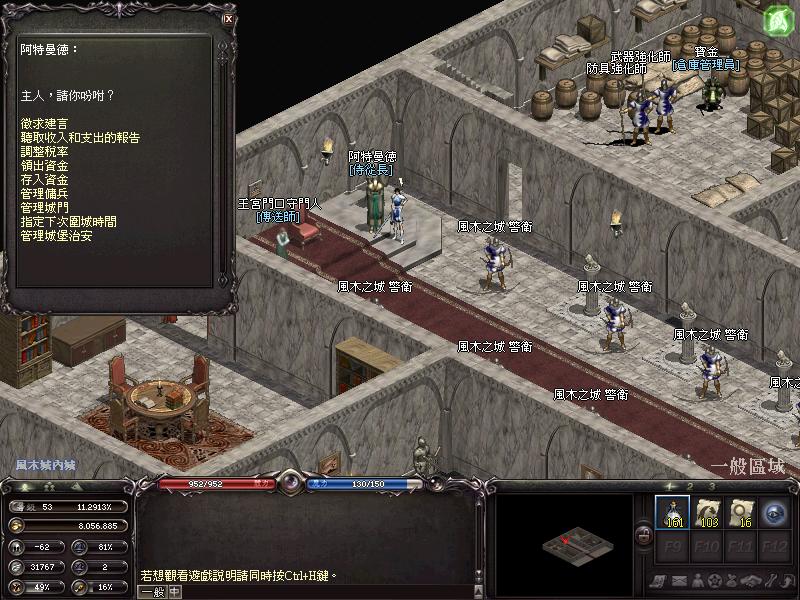Use the ring scroll slot showing 16

743,512
